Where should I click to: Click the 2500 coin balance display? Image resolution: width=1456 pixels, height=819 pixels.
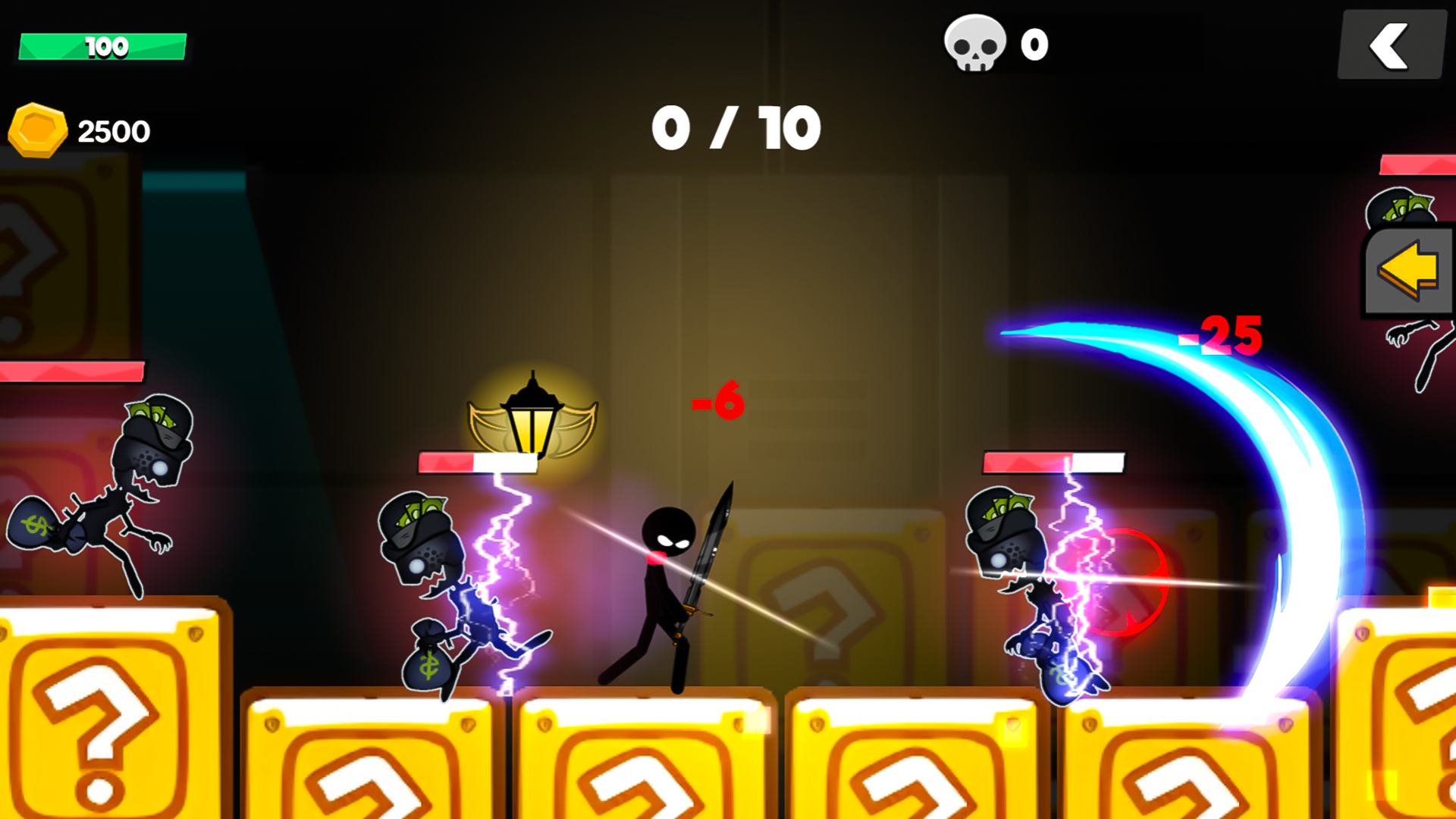point(114,130)
